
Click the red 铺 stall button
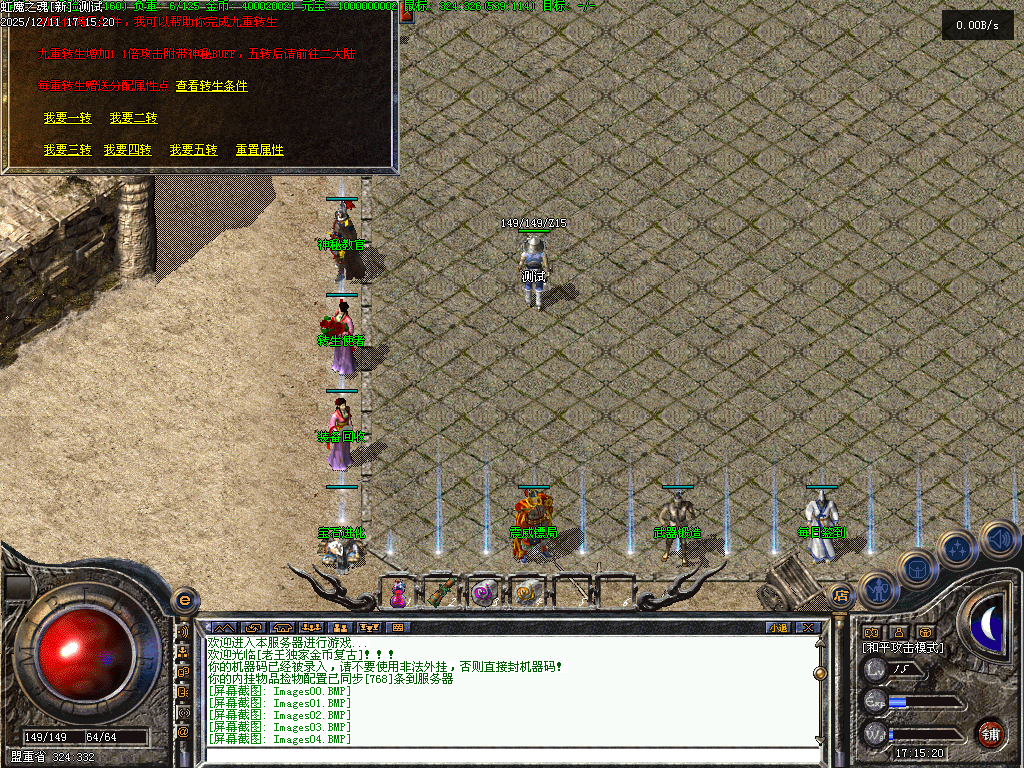point(990,732)
